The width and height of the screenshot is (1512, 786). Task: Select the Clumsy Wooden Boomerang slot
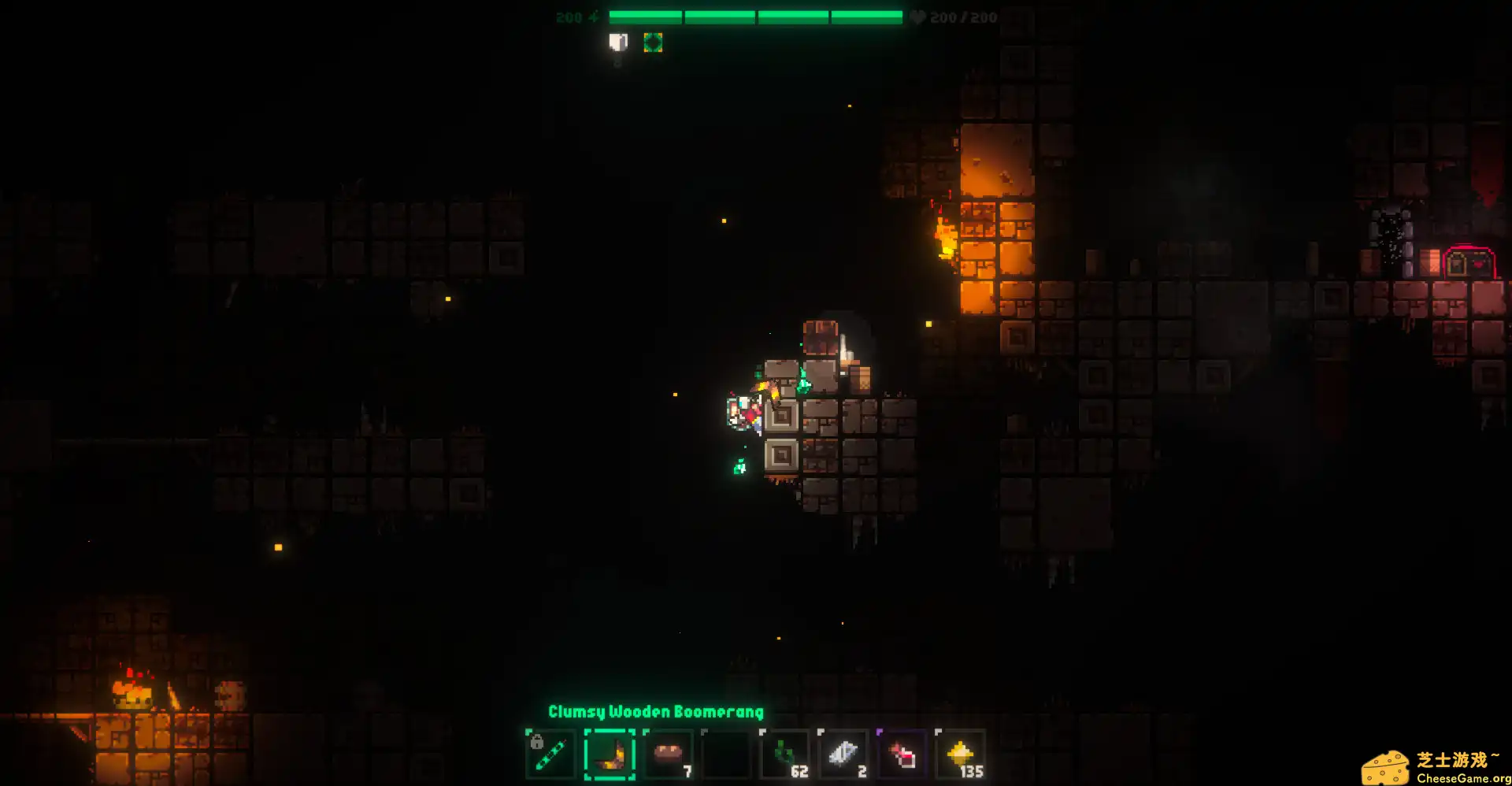point(610,754)
